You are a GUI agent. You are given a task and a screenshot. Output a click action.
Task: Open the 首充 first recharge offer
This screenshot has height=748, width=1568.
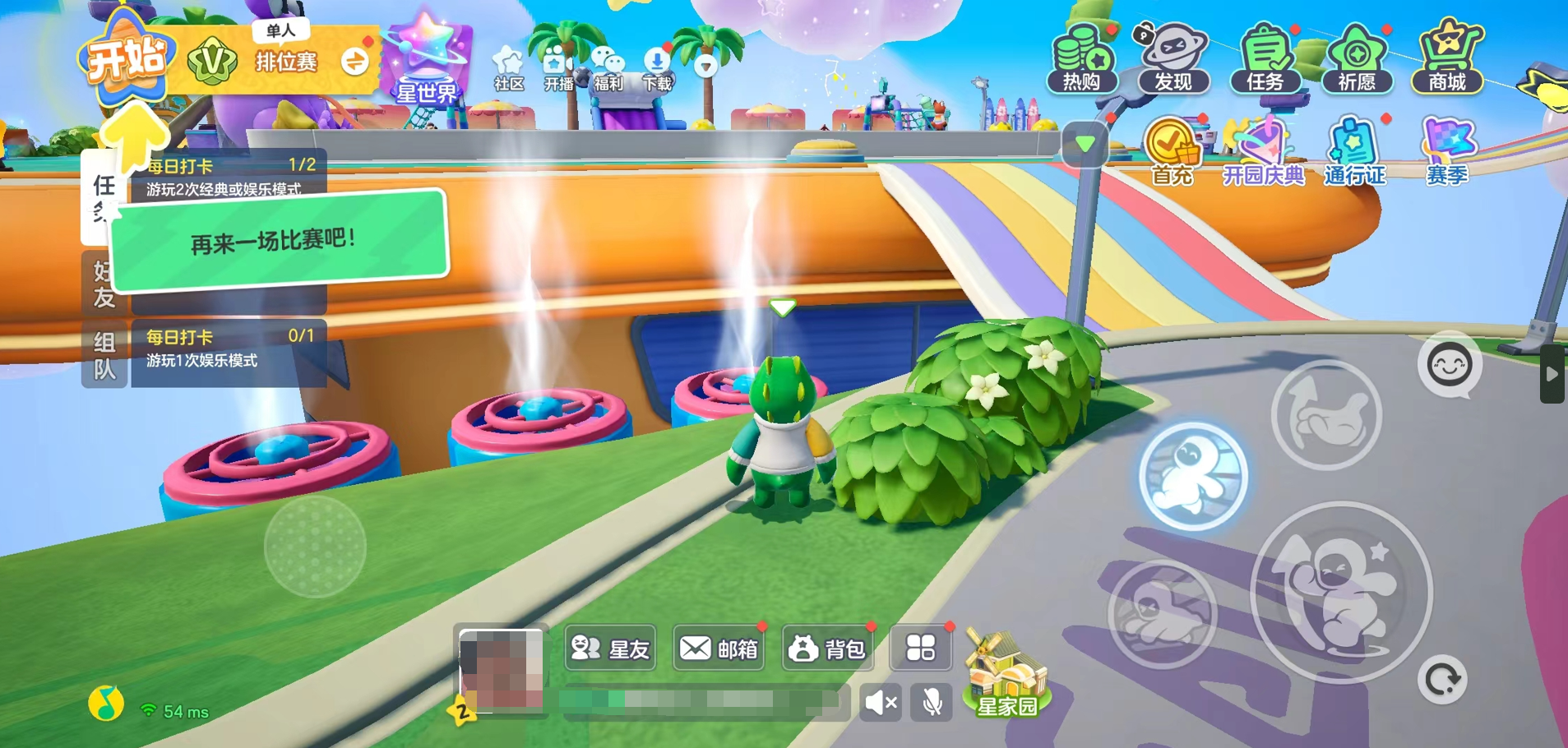1172,152
